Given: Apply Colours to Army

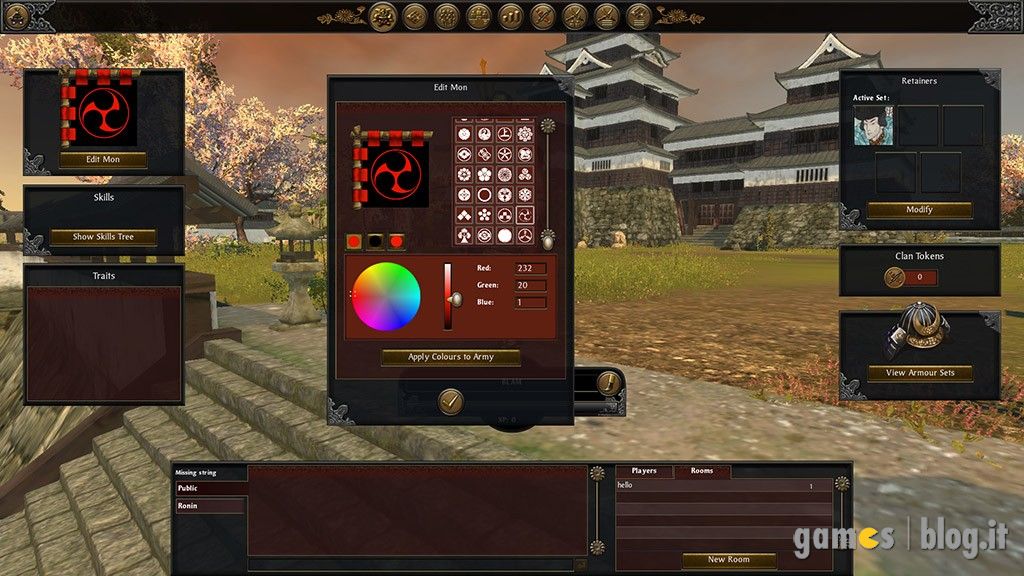Looking at the screenshot, I should point(450,357).
